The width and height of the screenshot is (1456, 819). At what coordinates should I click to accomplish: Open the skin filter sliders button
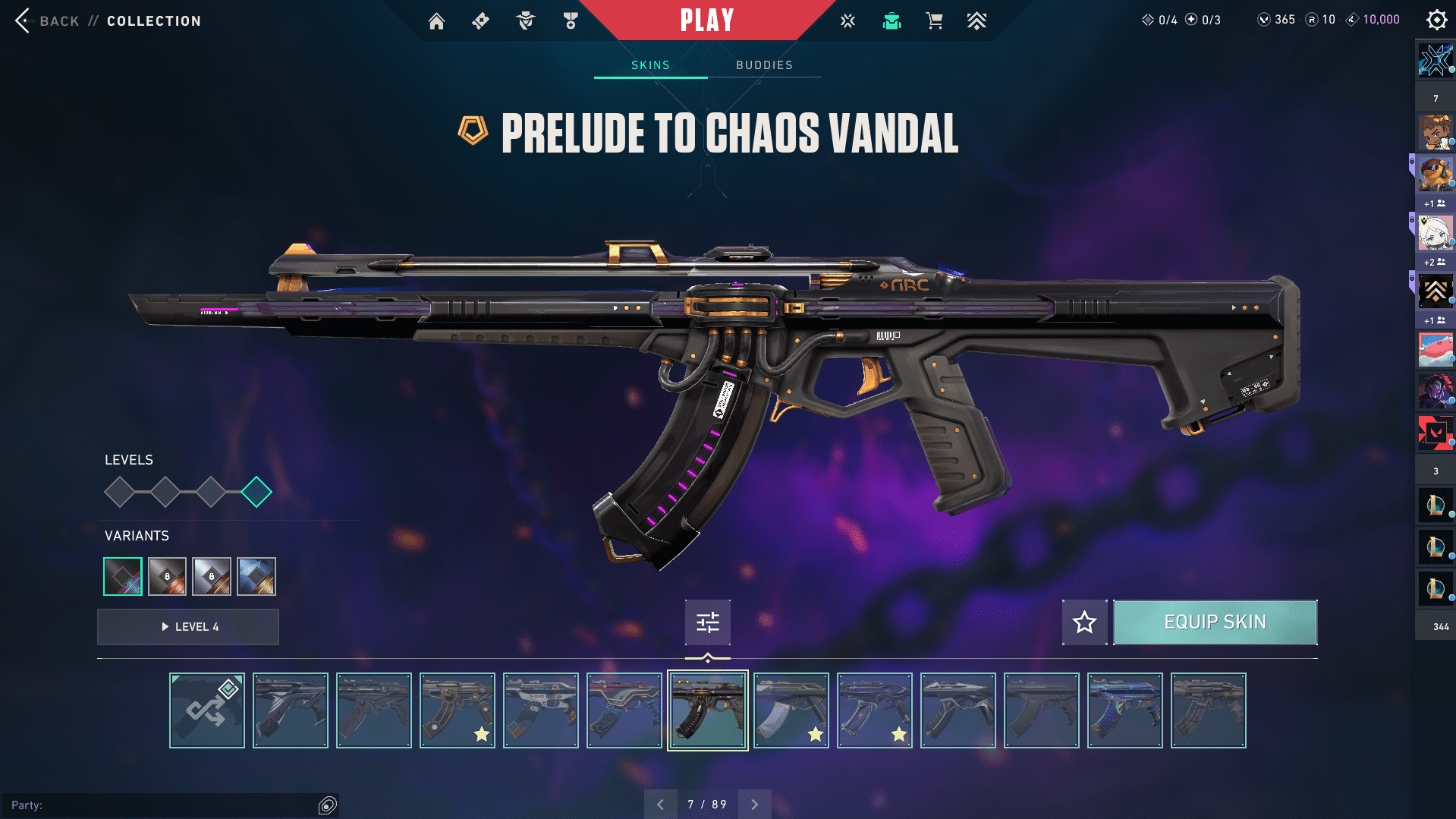(x=707, y=622)
